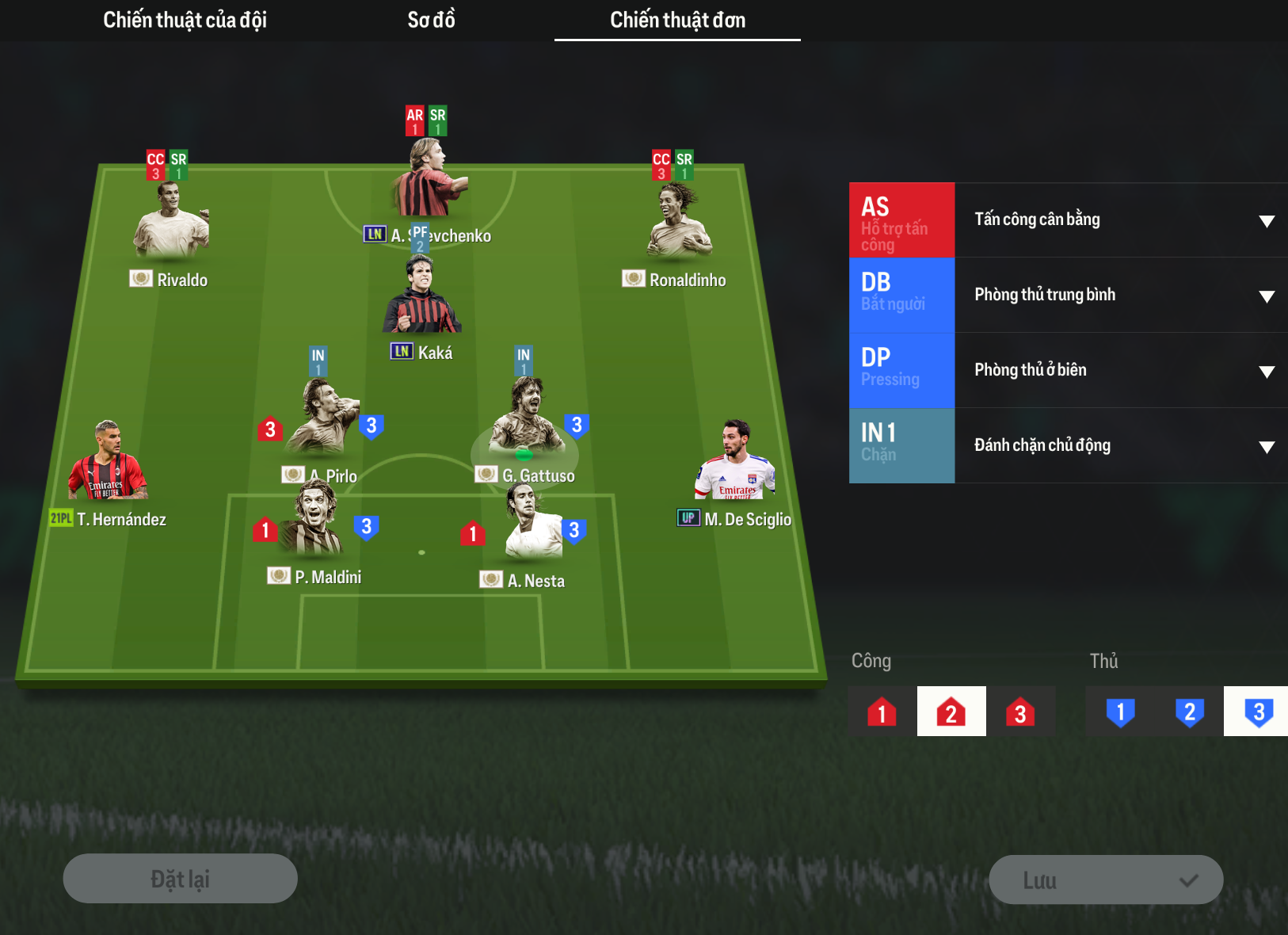Image resolution: width=1288 pixels, height=935 pixels.
Task: Open the Phòng thủ ở biên dropdown
Action: pos(1121,371)
